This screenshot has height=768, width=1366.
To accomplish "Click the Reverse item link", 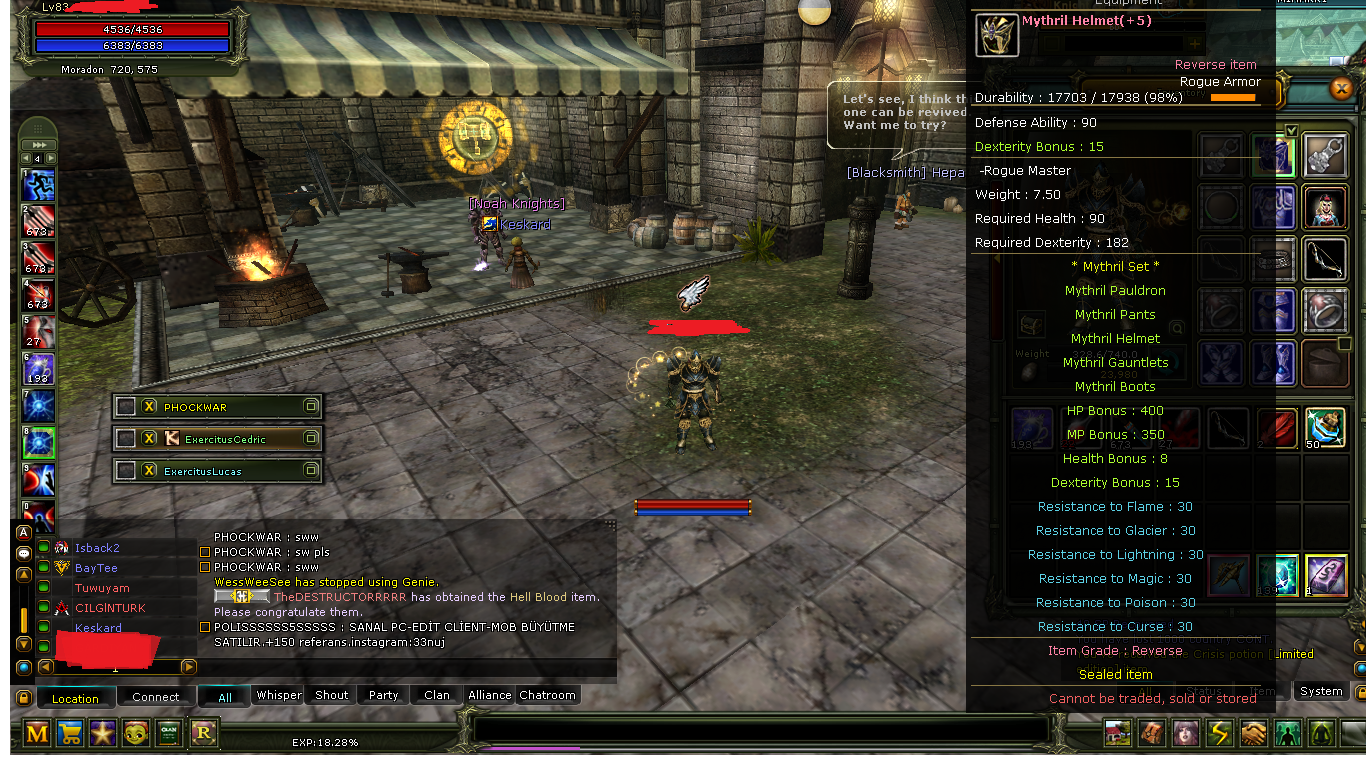I will (x=1215, y=64).
